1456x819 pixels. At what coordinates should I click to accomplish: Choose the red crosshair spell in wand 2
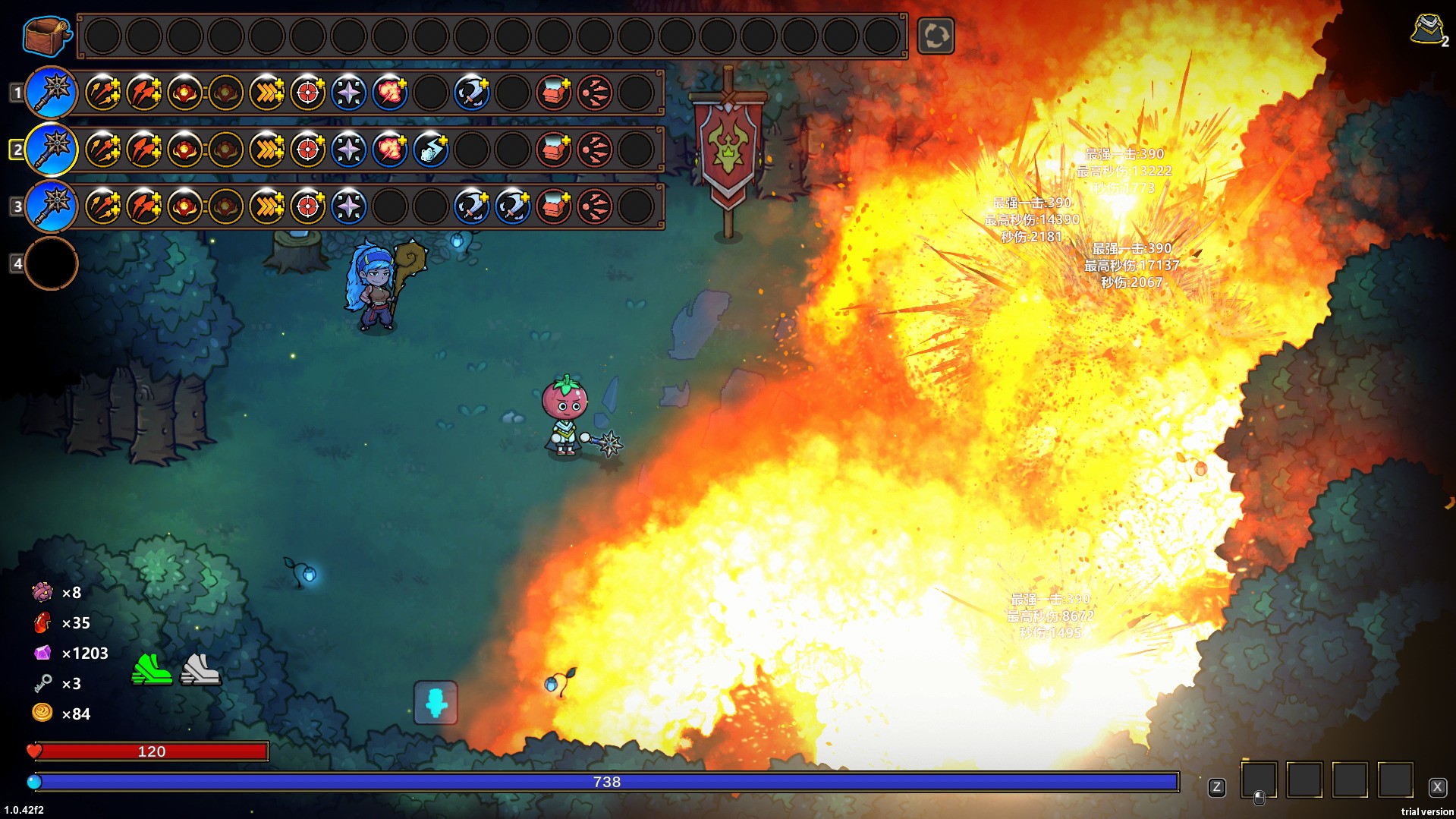click(x=308, y=150)
